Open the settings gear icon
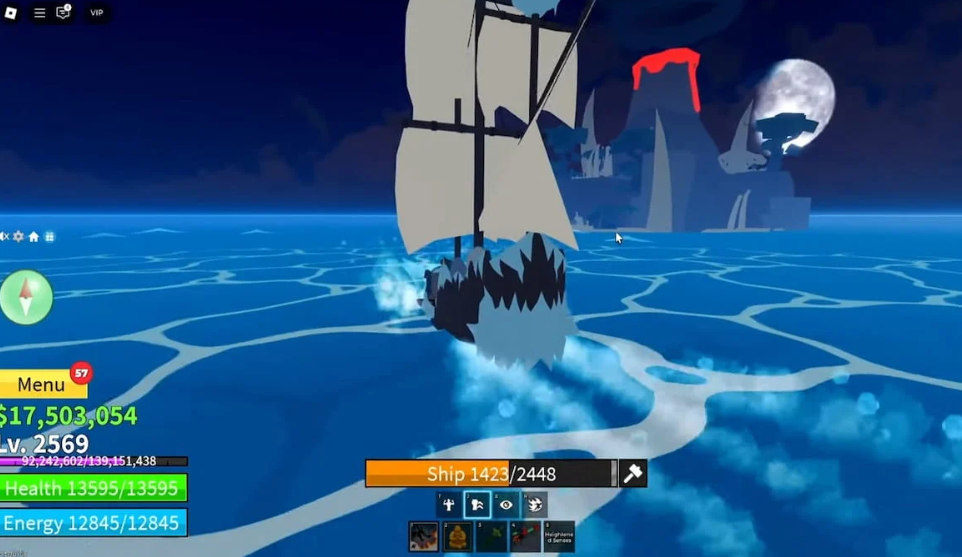The height and width of the screenshot is (557, 962). (x=18, y=237)
